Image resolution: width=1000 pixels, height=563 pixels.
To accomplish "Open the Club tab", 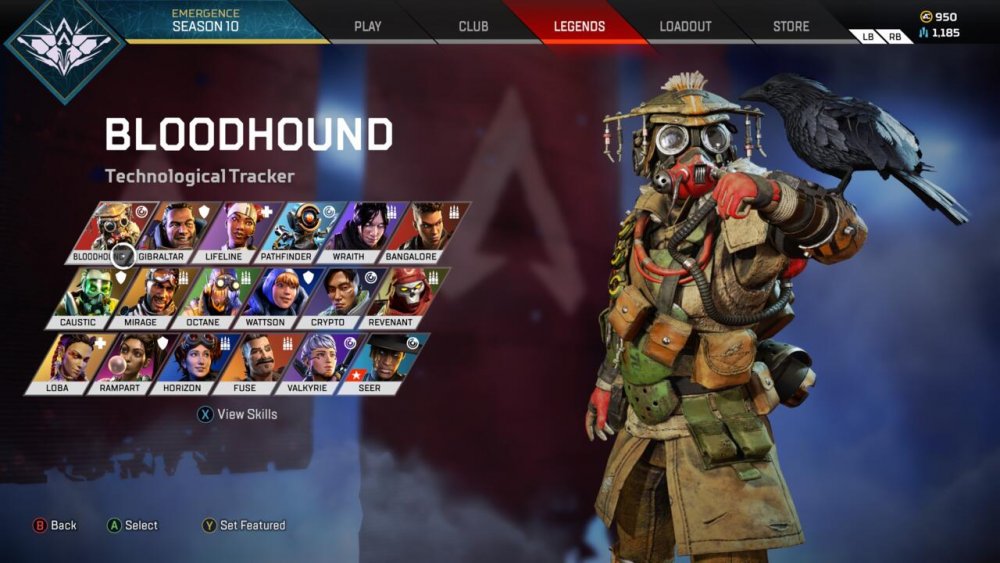I will pos(473,26).
